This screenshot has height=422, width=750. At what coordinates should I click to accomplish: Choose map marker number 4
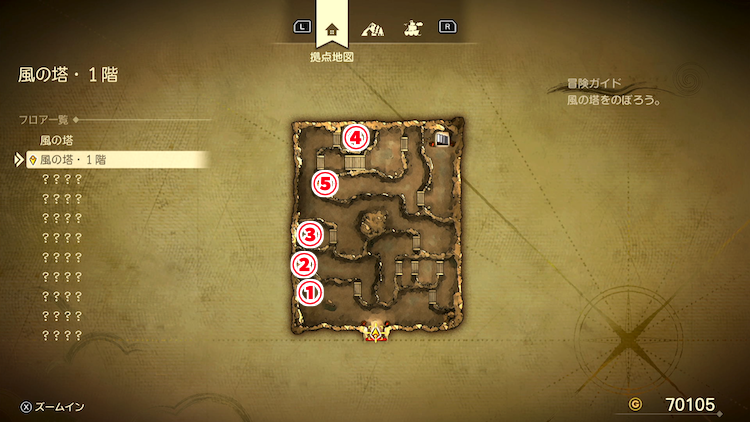click(355, 136)
